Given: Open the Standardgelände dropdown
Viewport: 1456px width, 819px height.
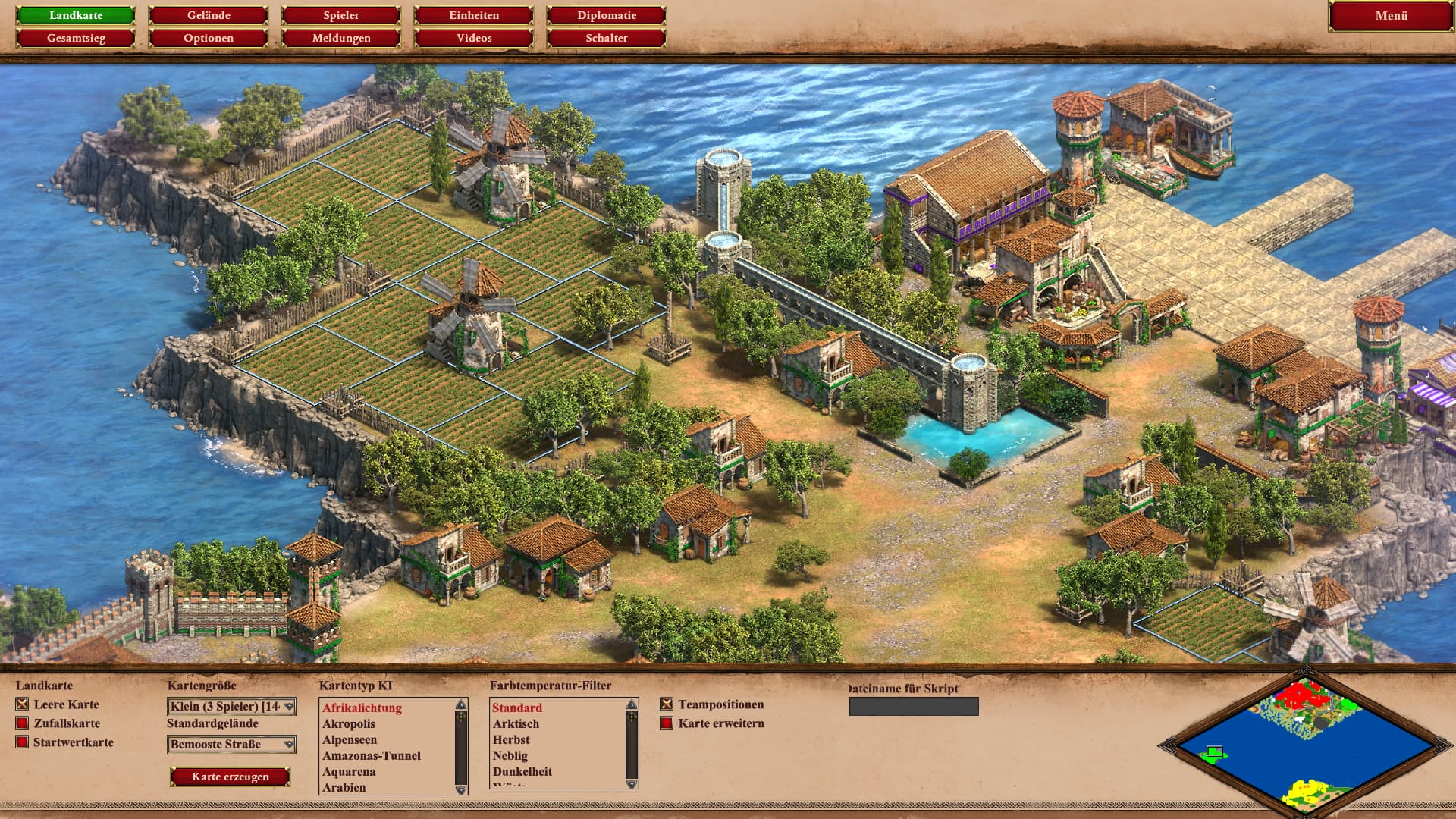Looking at the screenshot, I should 231,745.
